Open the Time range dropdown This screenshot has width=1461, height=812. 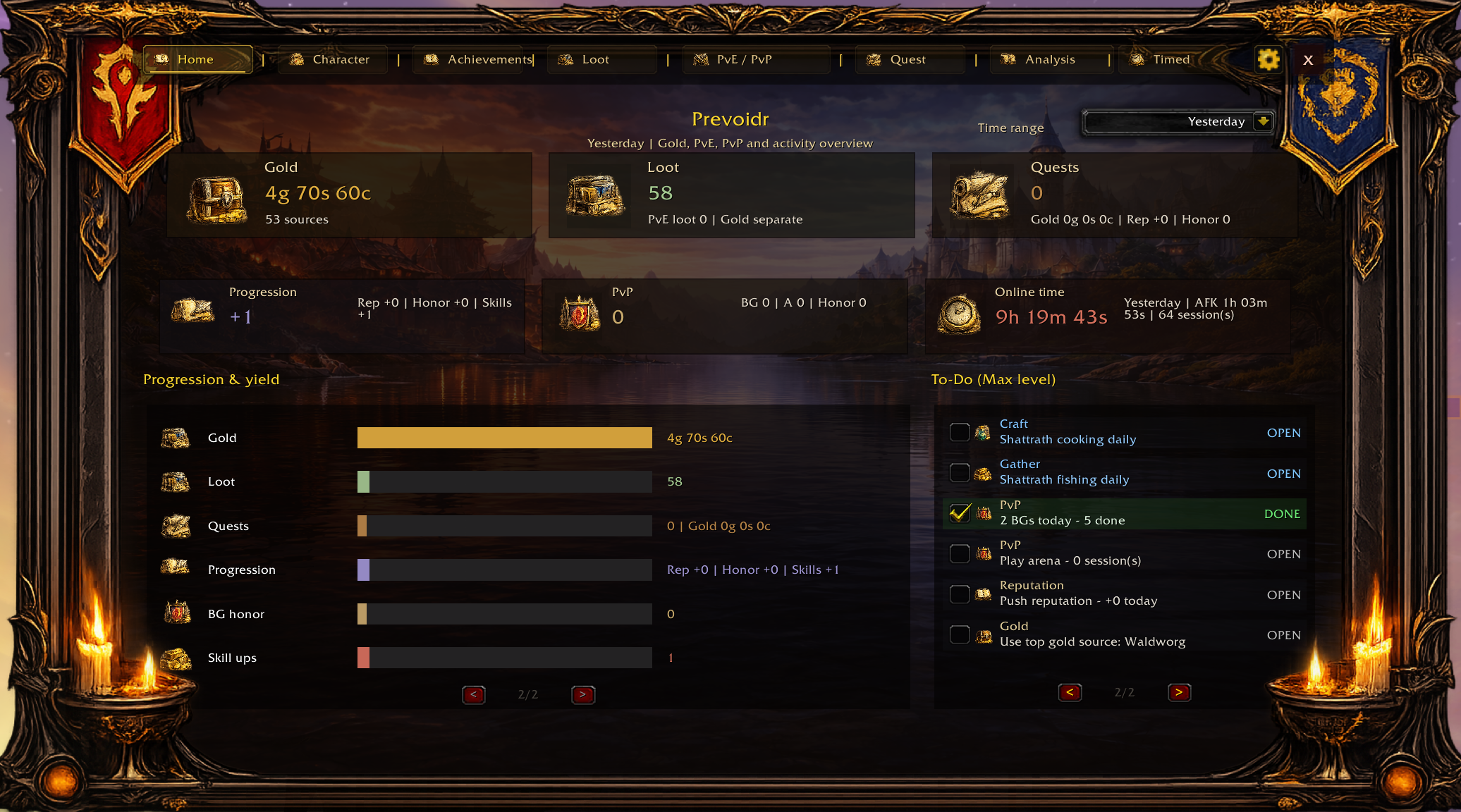[x=1178, y=122]
